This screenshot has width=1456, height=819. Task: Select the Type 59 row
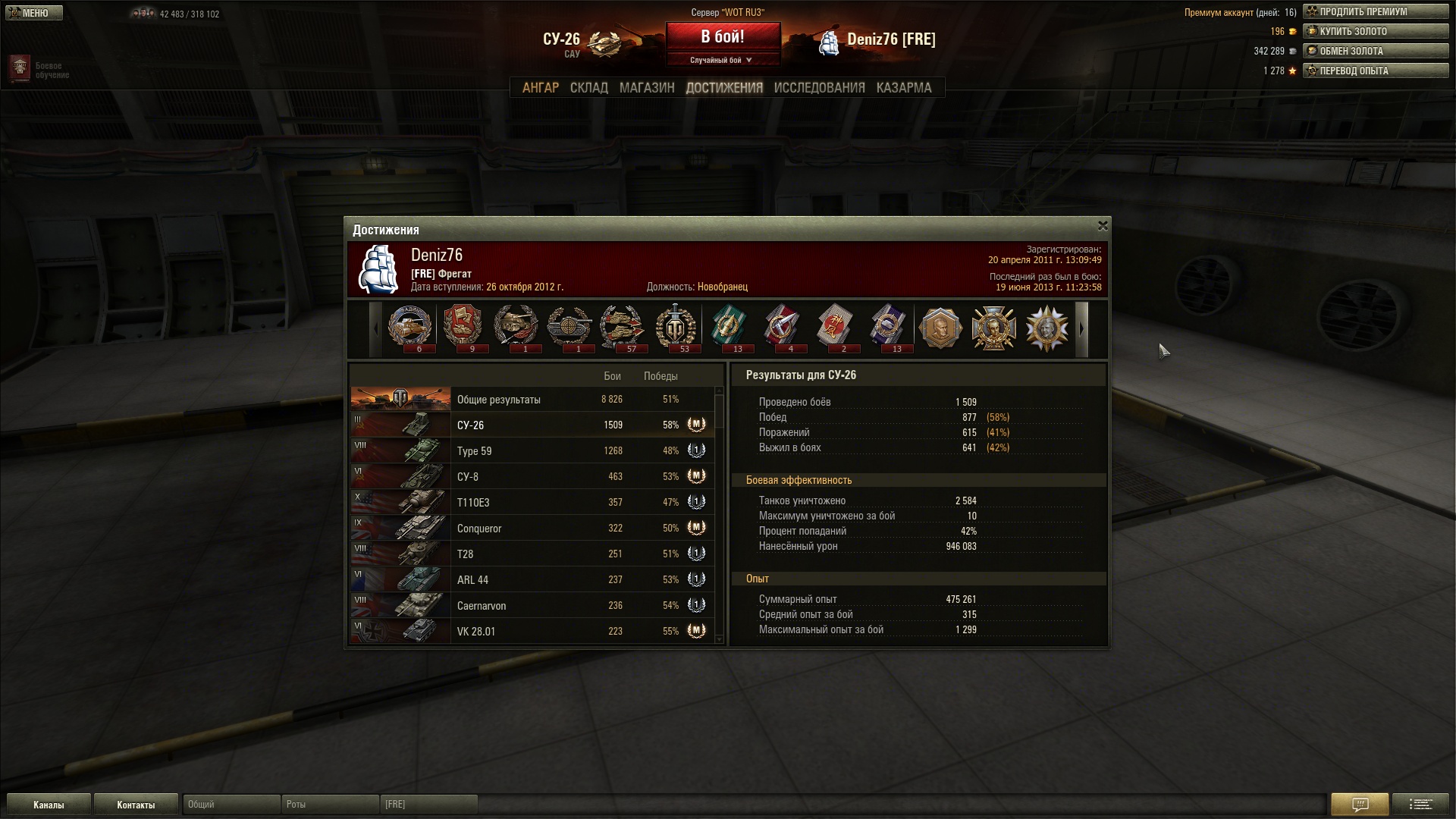tap(531, 451)
